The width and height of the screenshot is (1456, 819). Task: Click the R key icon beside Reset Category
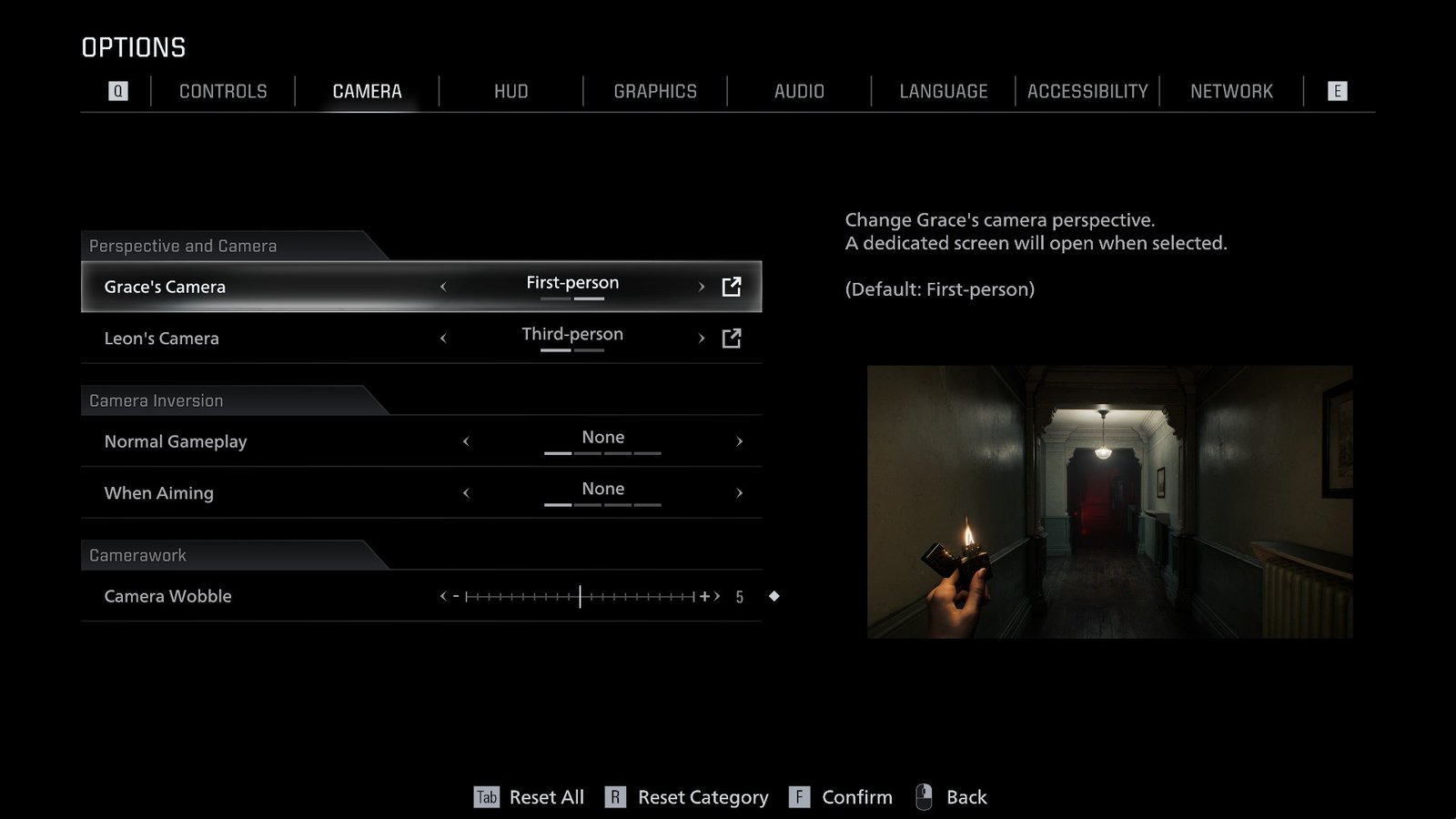point(615,796)
